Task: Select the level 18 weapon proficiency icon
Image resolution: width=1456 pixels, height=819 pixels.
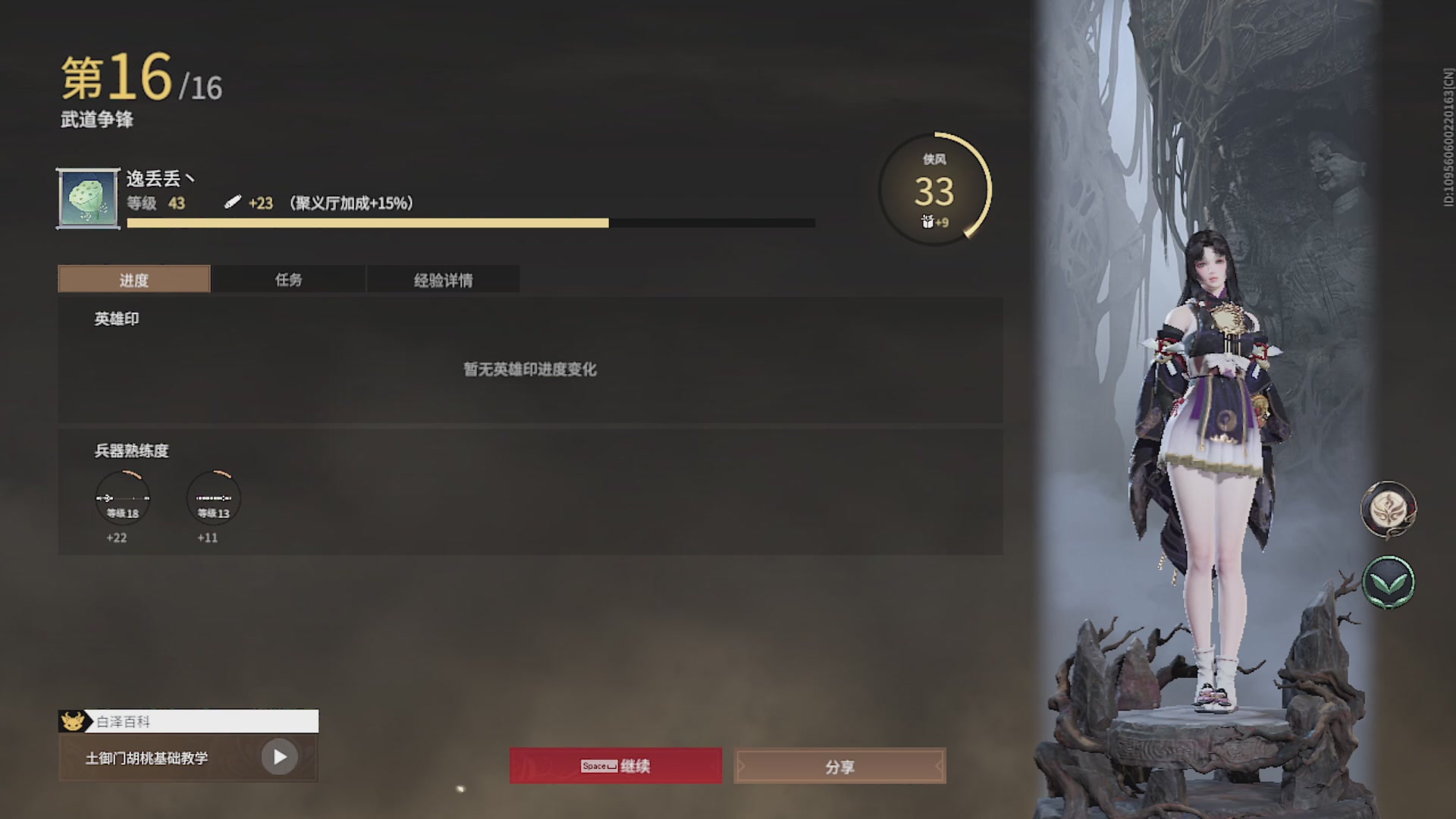Action: tap(123, 498)
